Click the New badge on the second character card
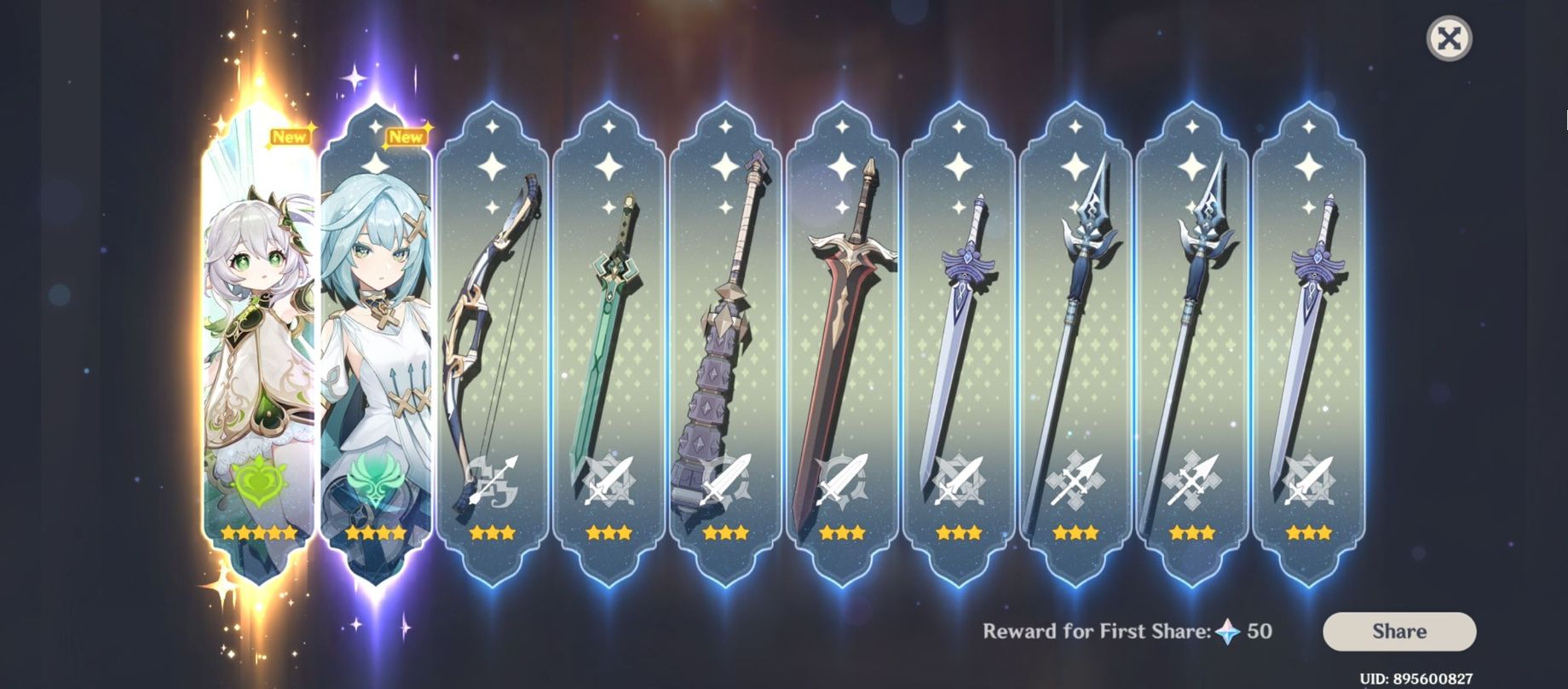Viewport: 1568px width, 689px height. (x=406, y=135)
